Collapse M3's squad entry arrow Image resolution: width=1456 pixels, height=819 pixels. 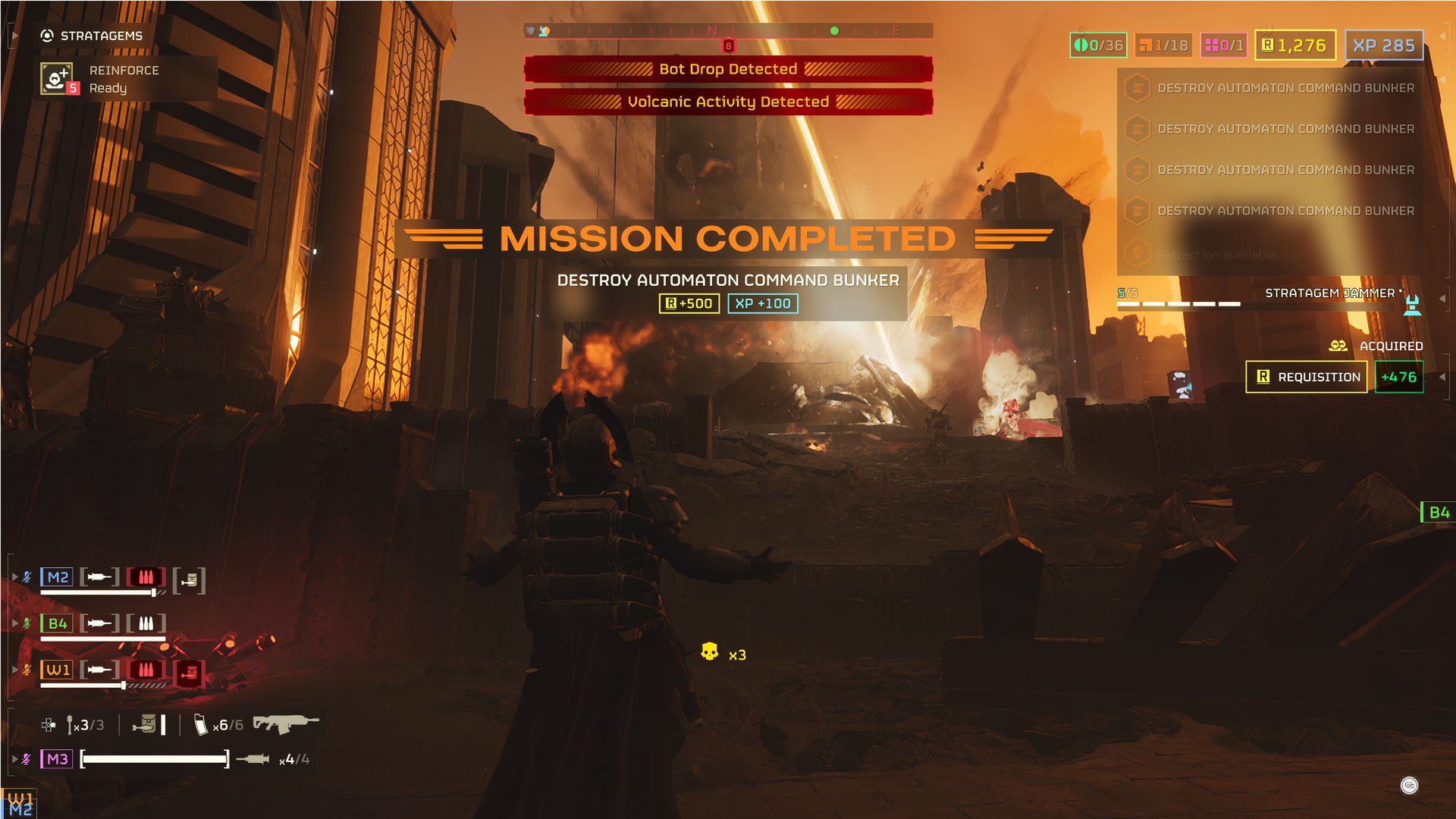coord(15,758)
